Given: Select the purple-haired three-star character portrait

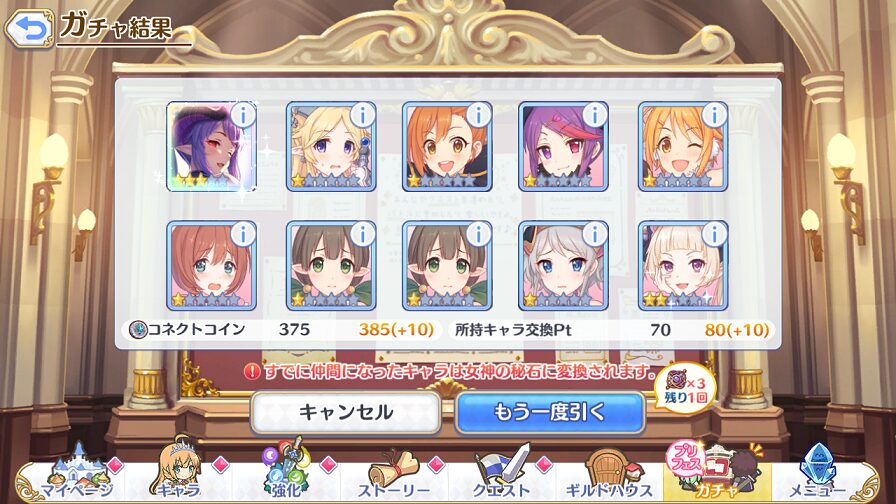Looking at the screenshot, I should point(211,147).
